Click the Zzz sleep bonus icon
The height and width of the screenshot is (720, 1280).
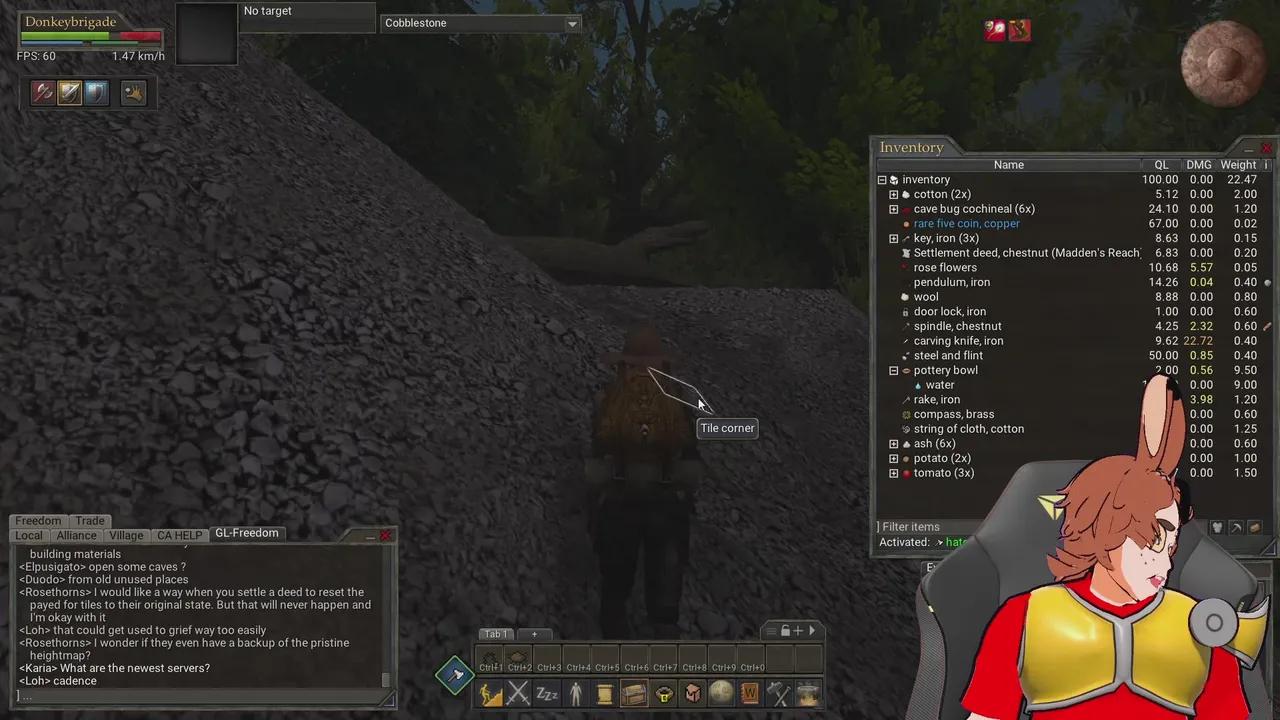(547, 693)
